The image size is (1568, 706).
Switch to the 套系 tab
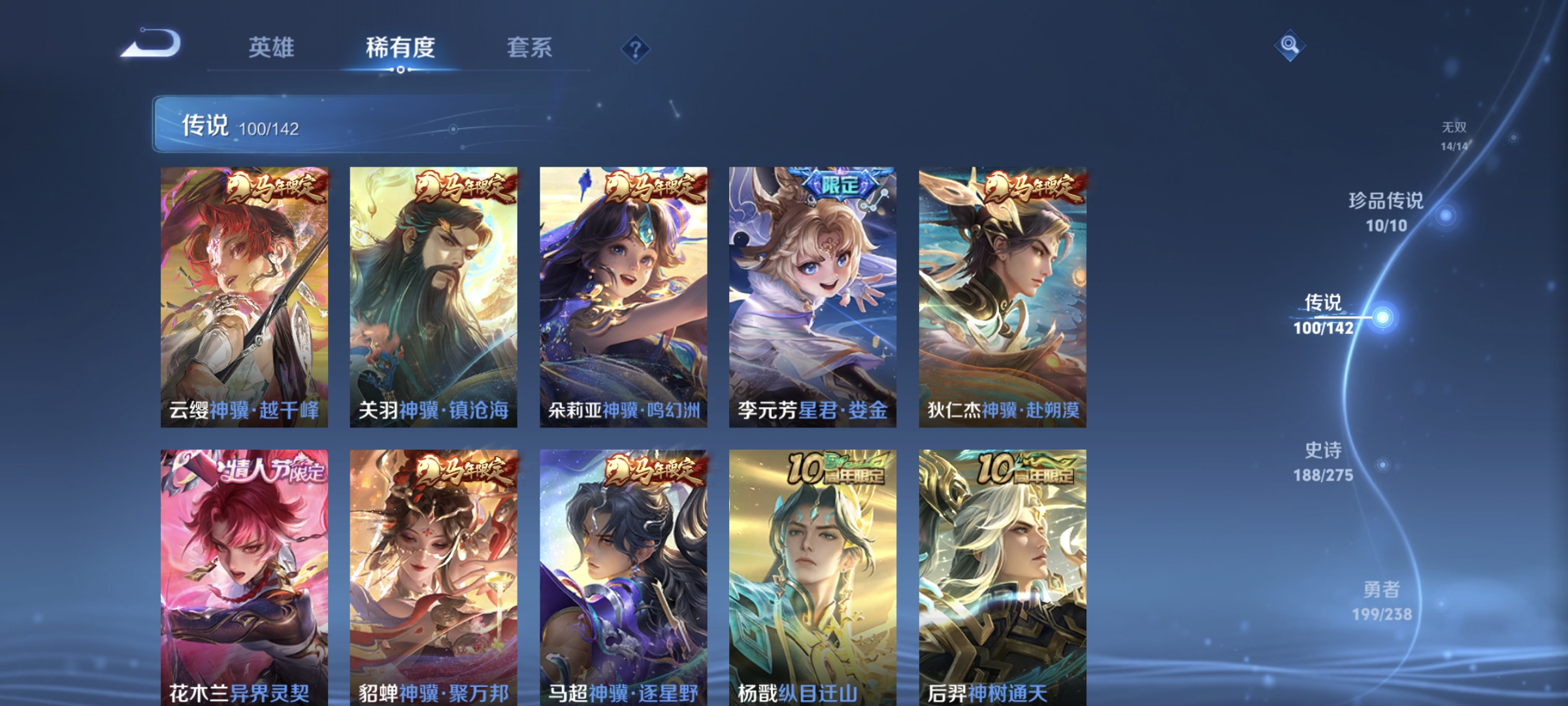pos(530,47)
